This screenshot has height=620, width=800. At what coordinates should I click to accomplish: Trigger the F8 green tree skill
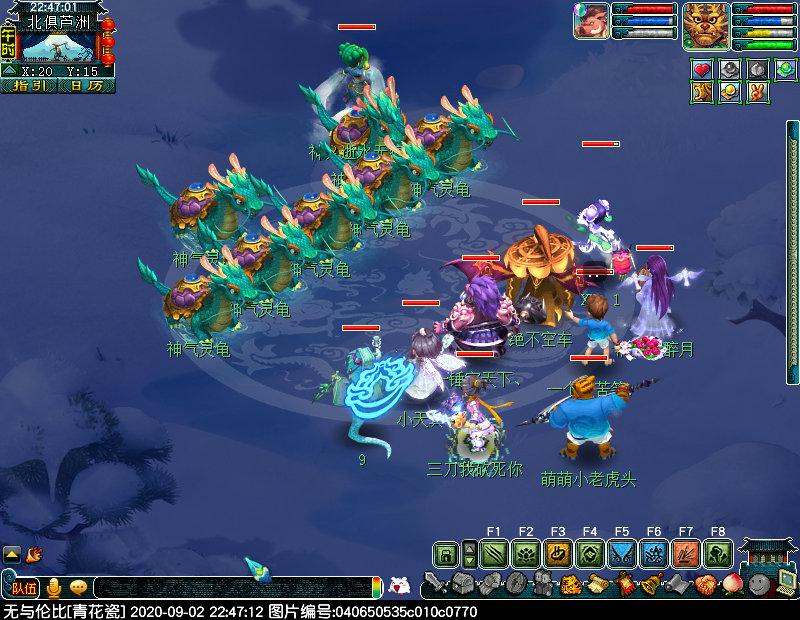pyautogui.click(x=717, y=553)
